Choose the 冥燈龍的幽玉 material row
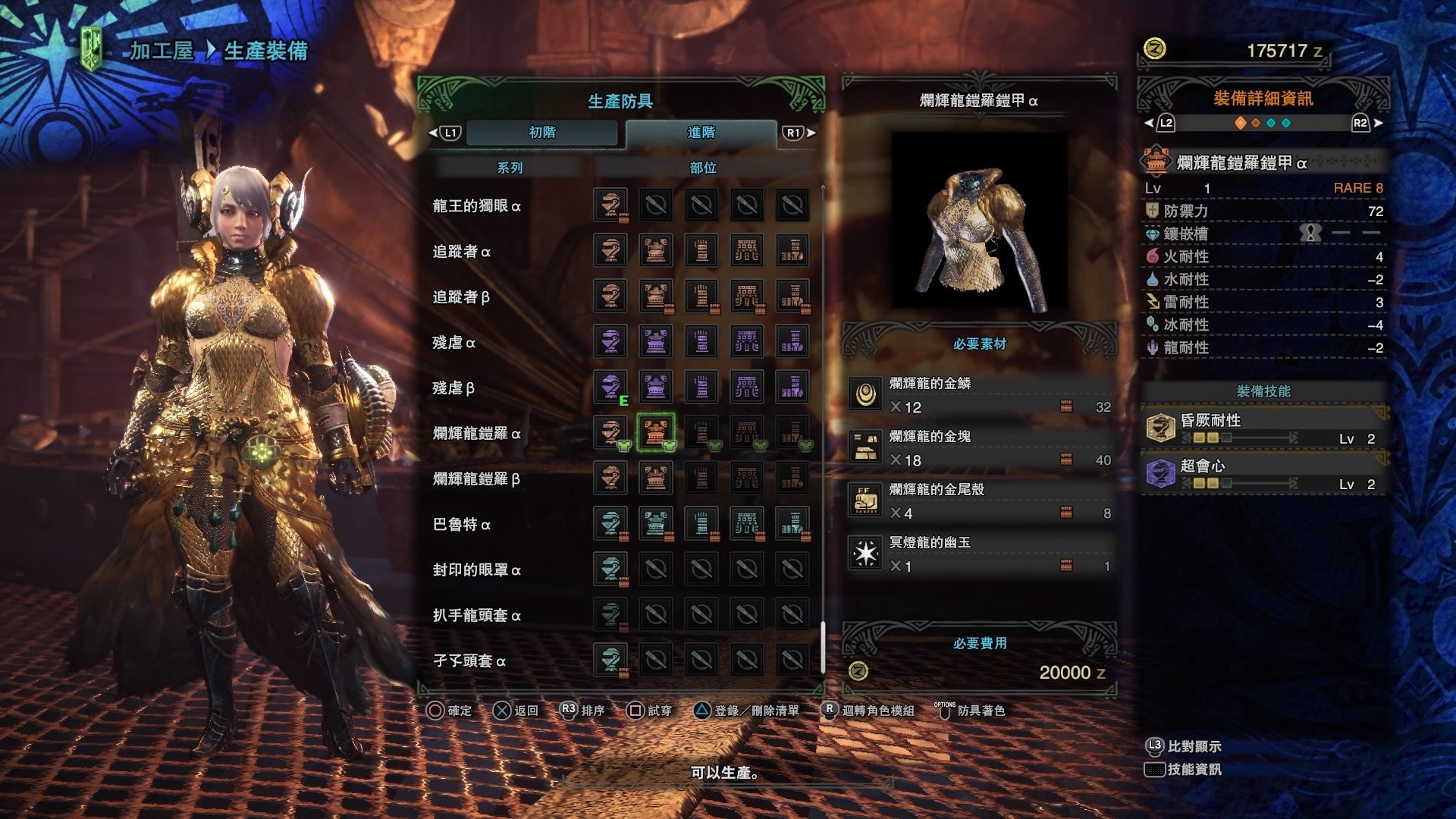The height and width of the screenshot is (819, 1456). click(x=980, y=554)
